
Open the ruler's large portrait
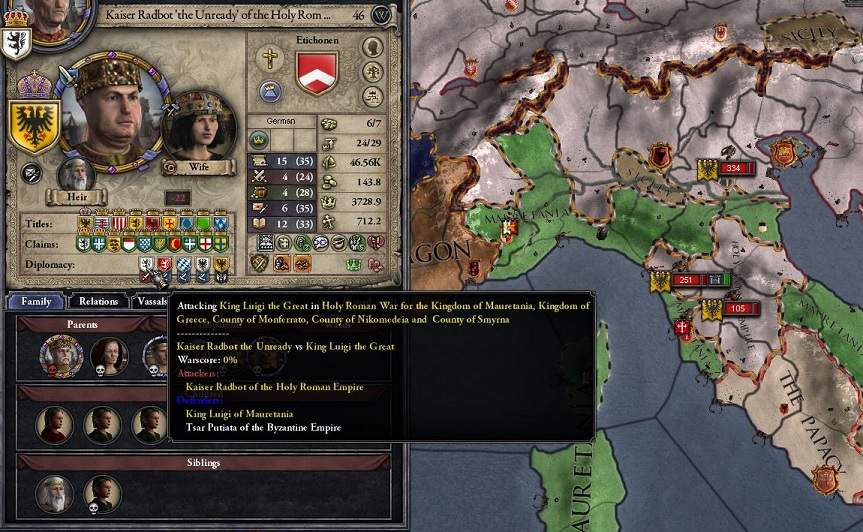109,109
